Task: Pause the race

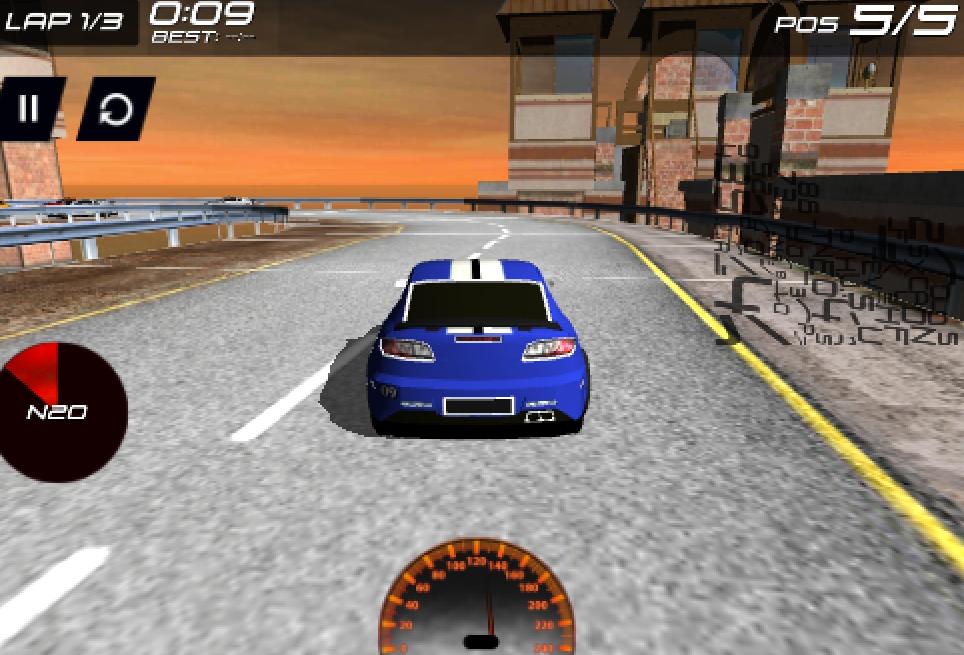Action: click(x=29, y=108)
